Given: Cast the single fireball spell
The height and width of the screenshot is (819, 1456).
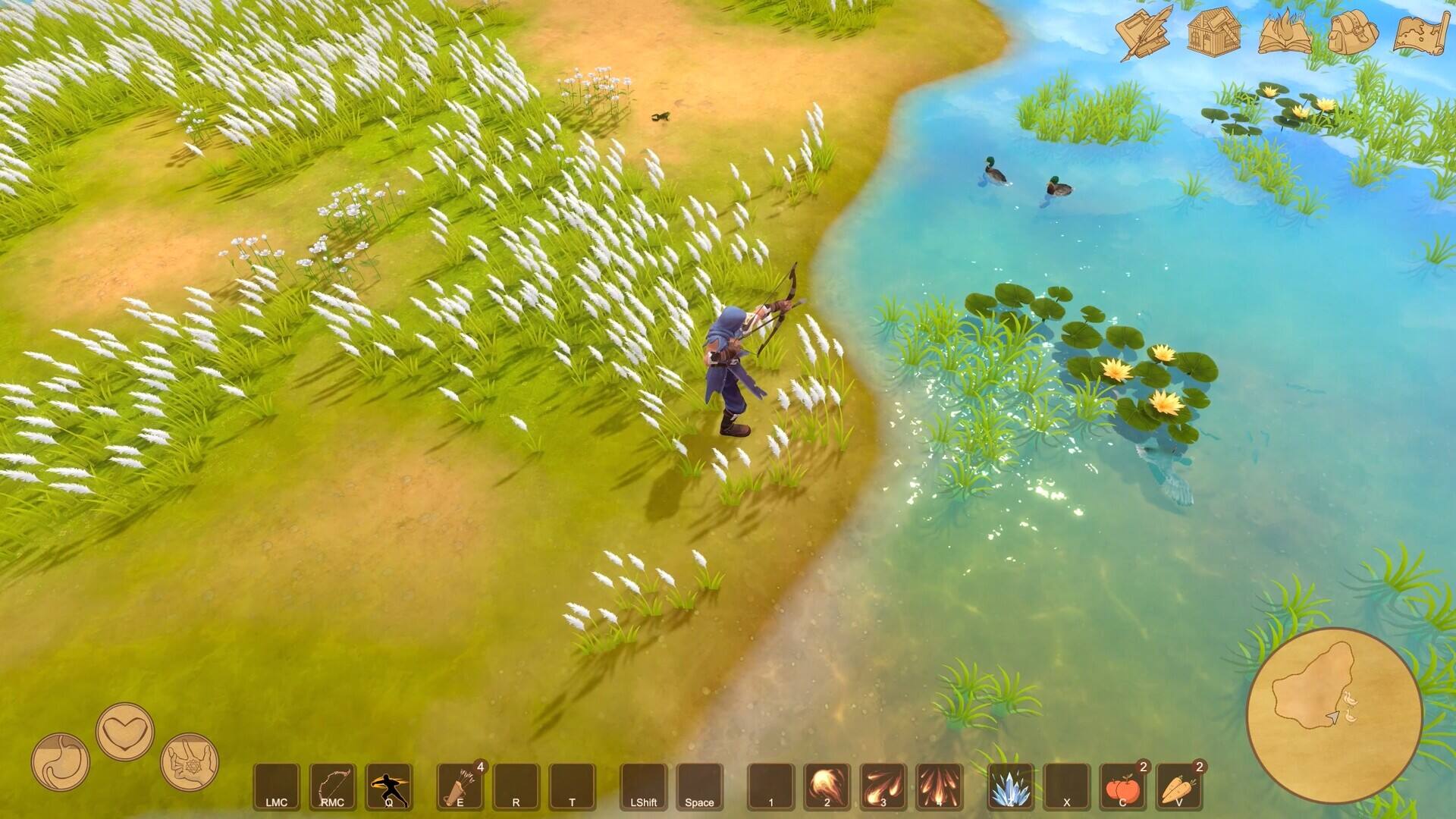Looking at the screenshot, I should click(827, 786).
